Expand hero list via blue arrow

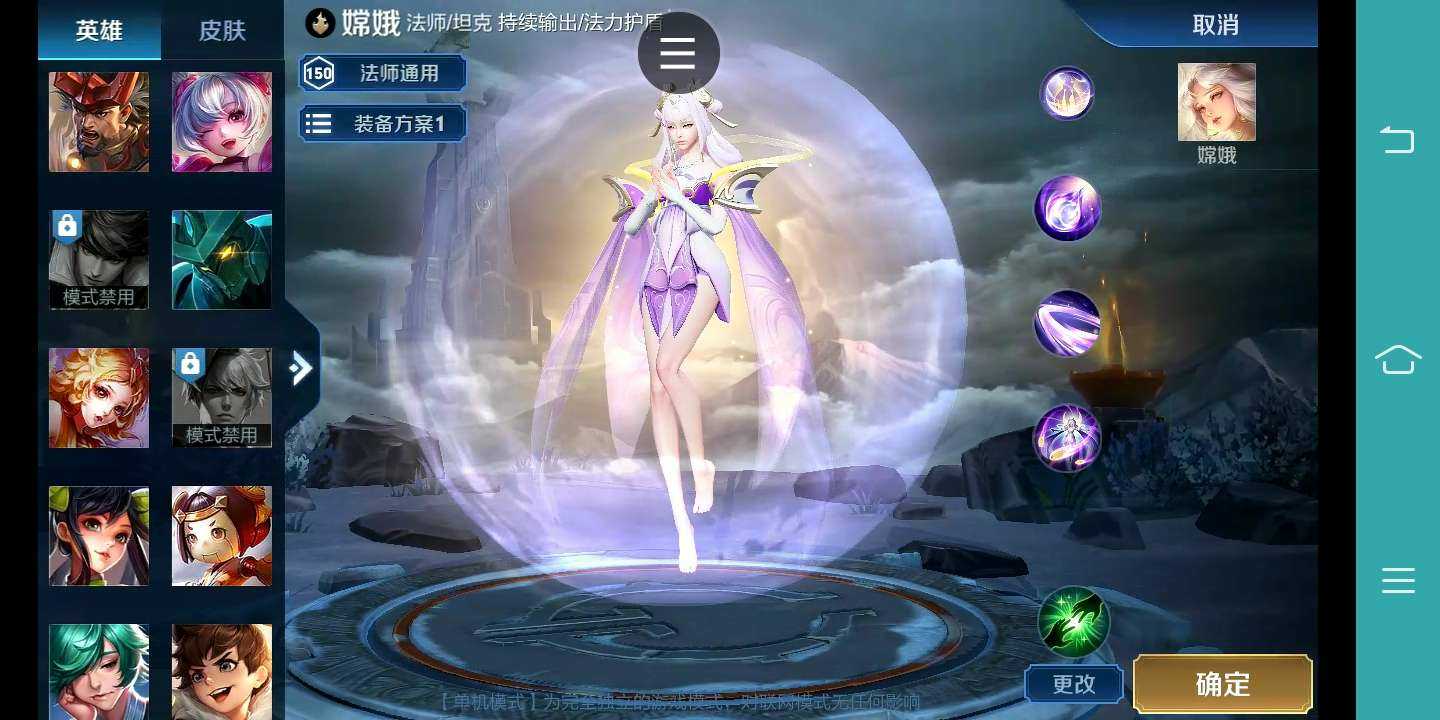pyautogui.click(x=301, y=368)
